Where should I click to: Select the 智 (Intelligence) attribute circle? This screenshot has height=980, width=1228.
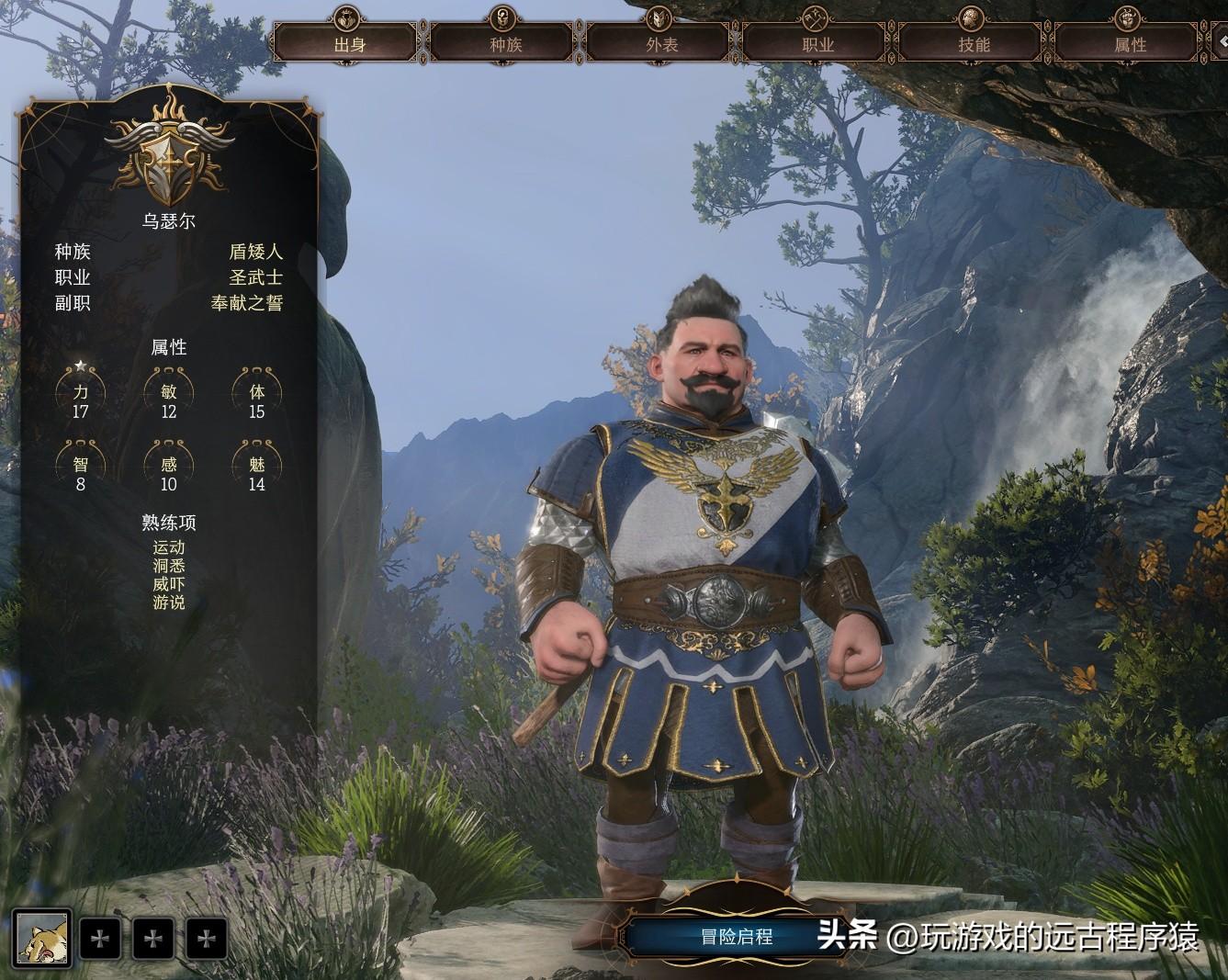(81, 467)
